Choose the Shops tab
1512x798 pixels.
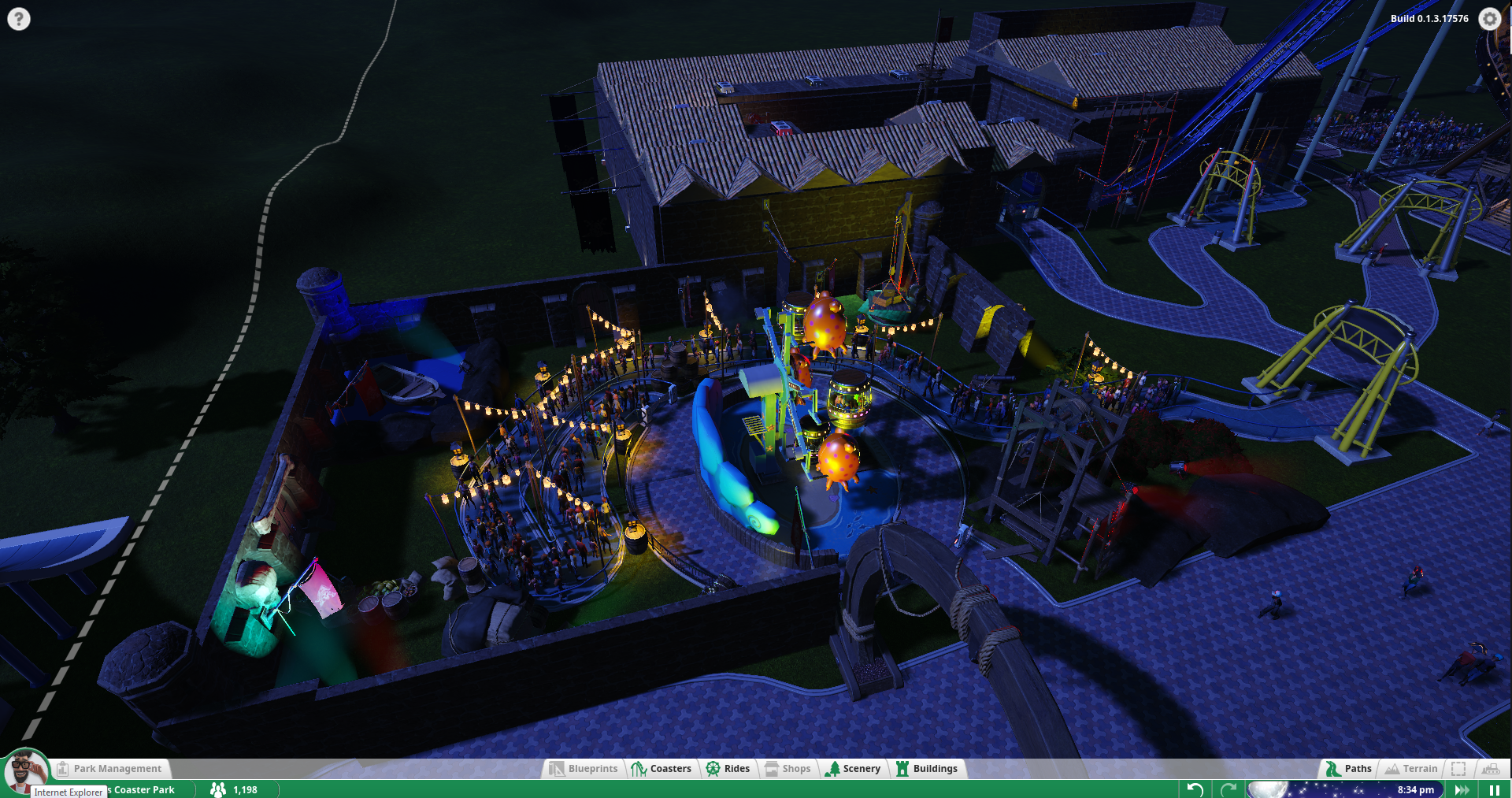coord(787,769)
